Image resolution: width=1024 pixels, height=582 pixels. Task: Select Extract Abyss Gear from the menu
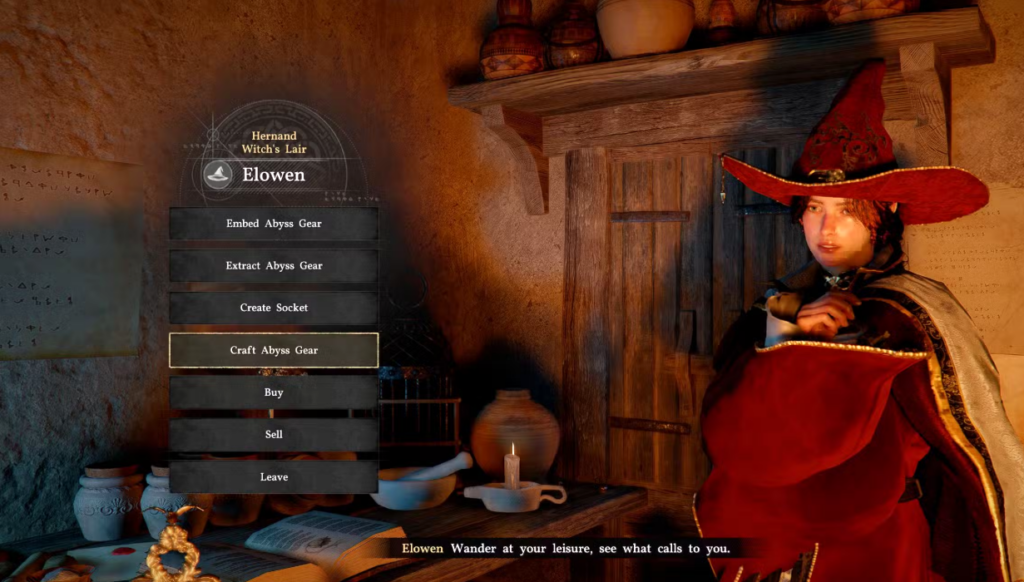click(x=273, y=266)
